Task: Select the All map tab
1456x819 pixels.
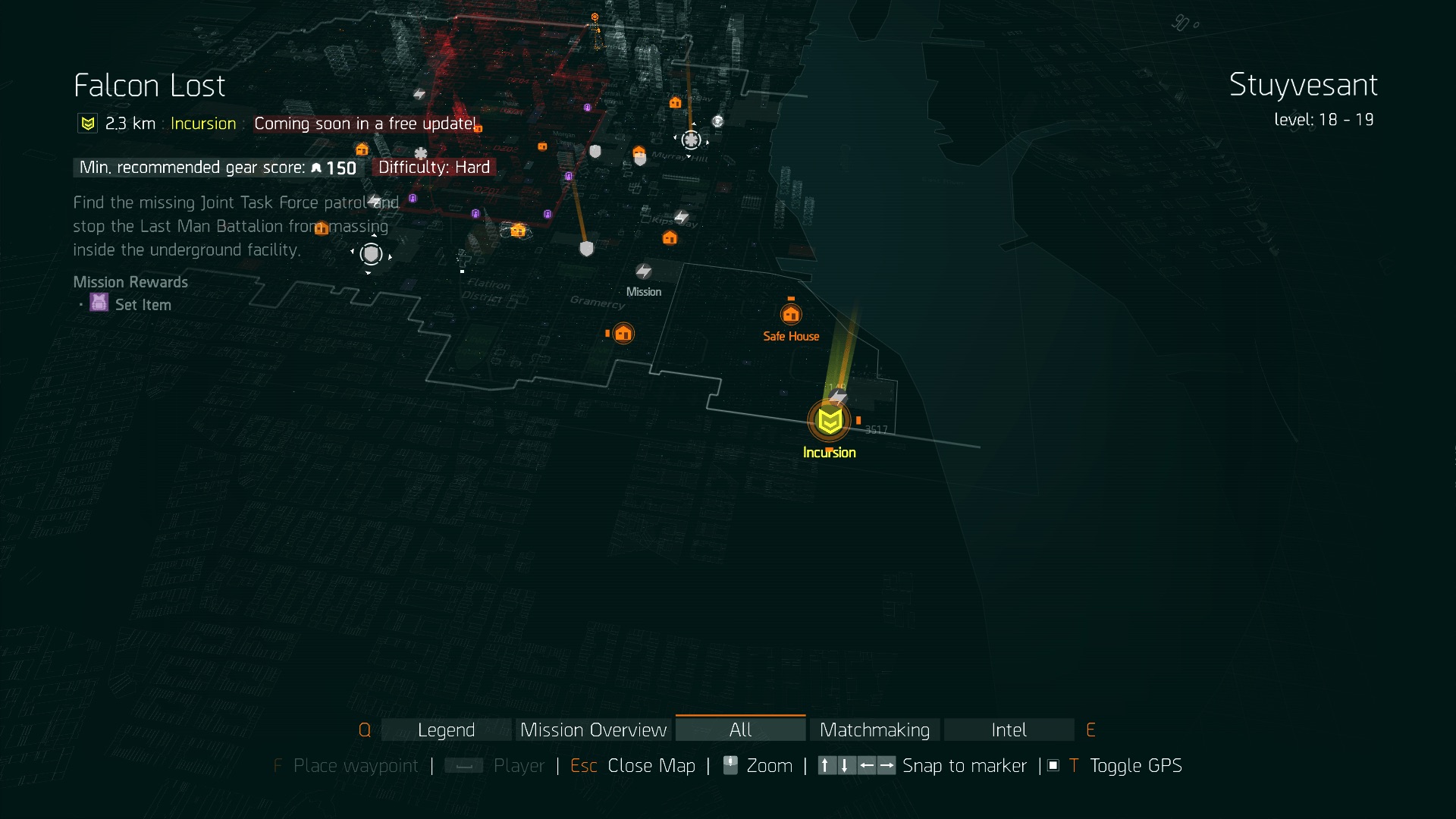Action: tap(740, 730)
